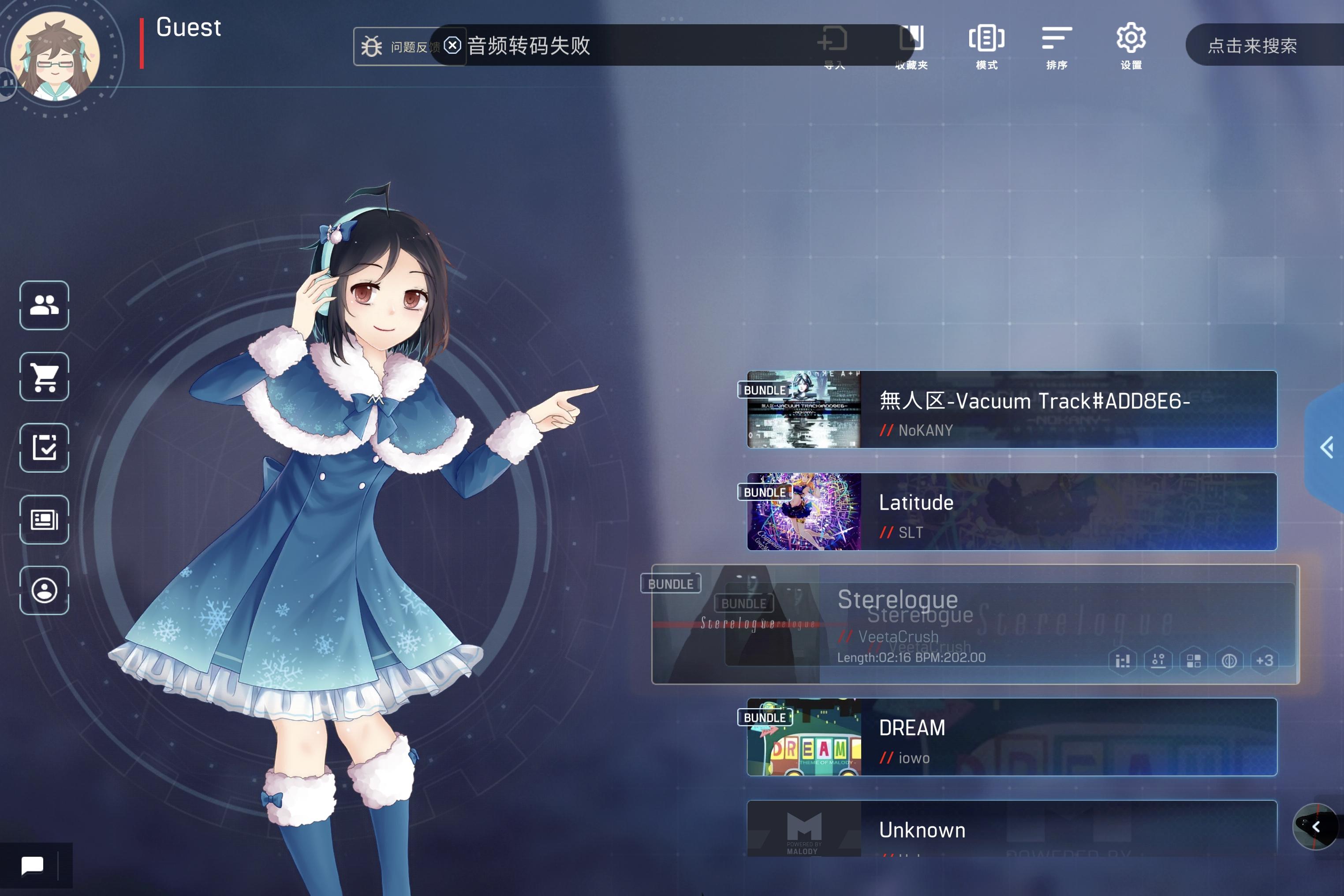Open the chat bubble icon

(33, 865)
